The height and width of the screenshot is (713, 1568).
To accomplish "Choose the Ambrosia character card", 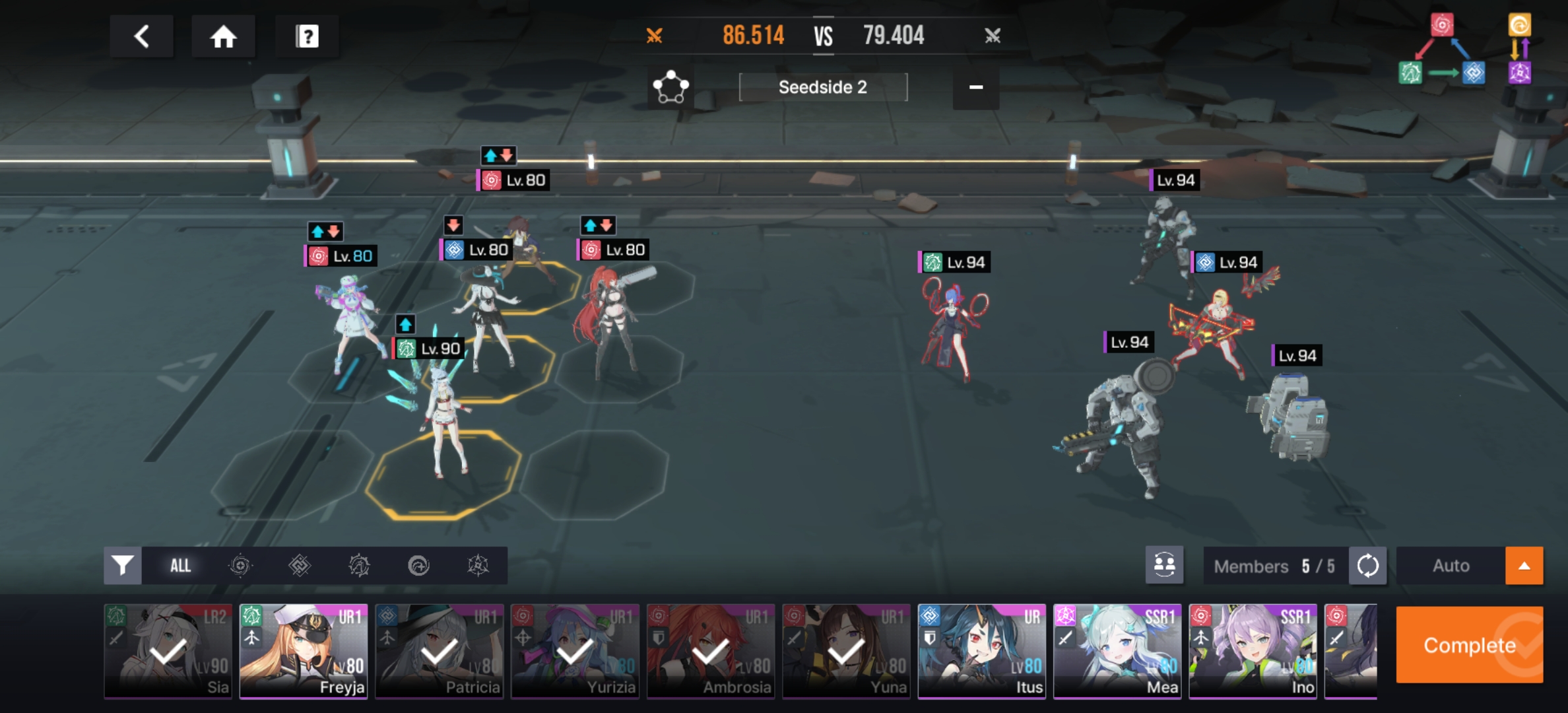I will point(711,651).
